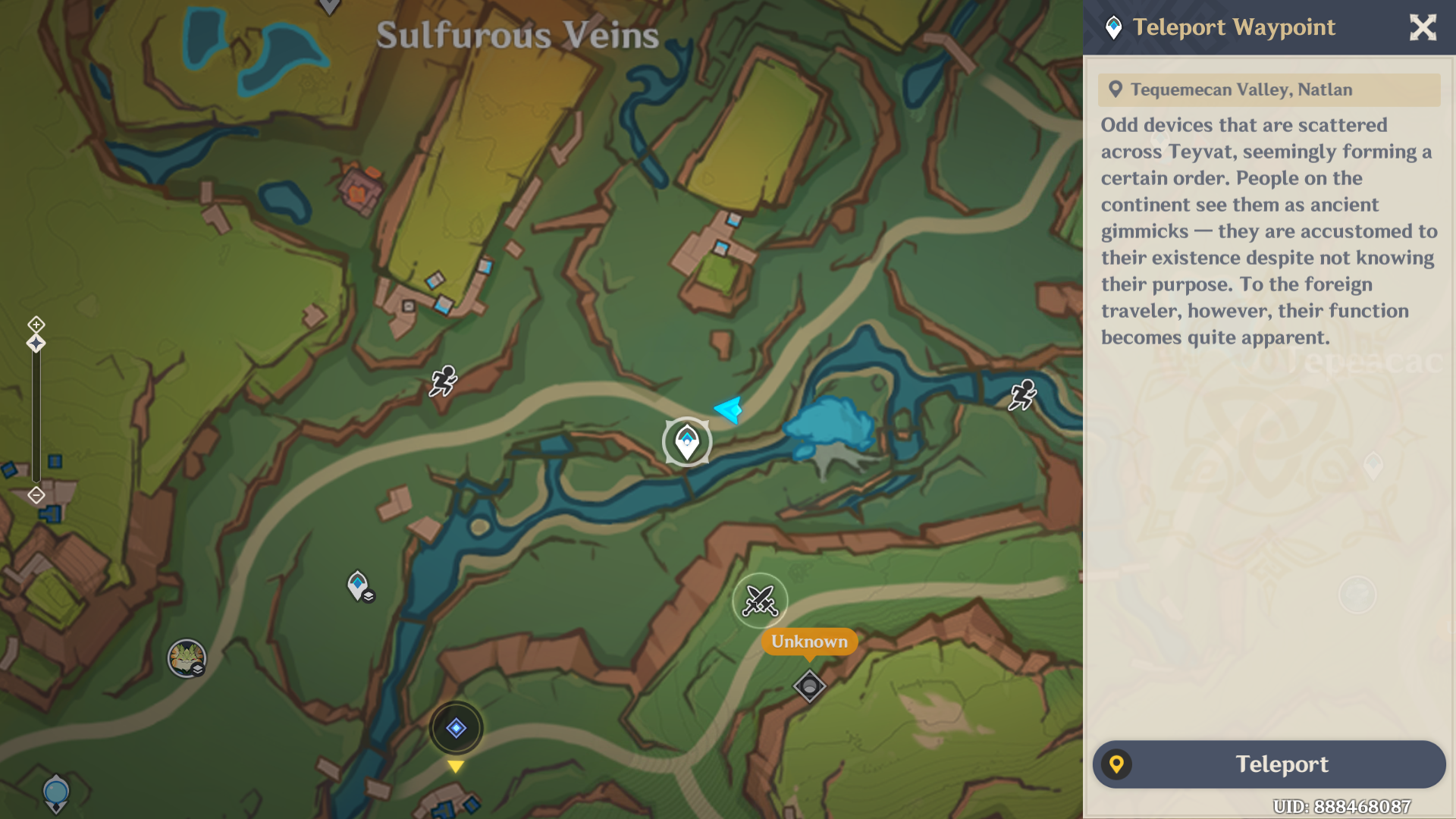Click the currently selected Teleport Waypoint pin
1456x819 pixels.
point(686,441)
